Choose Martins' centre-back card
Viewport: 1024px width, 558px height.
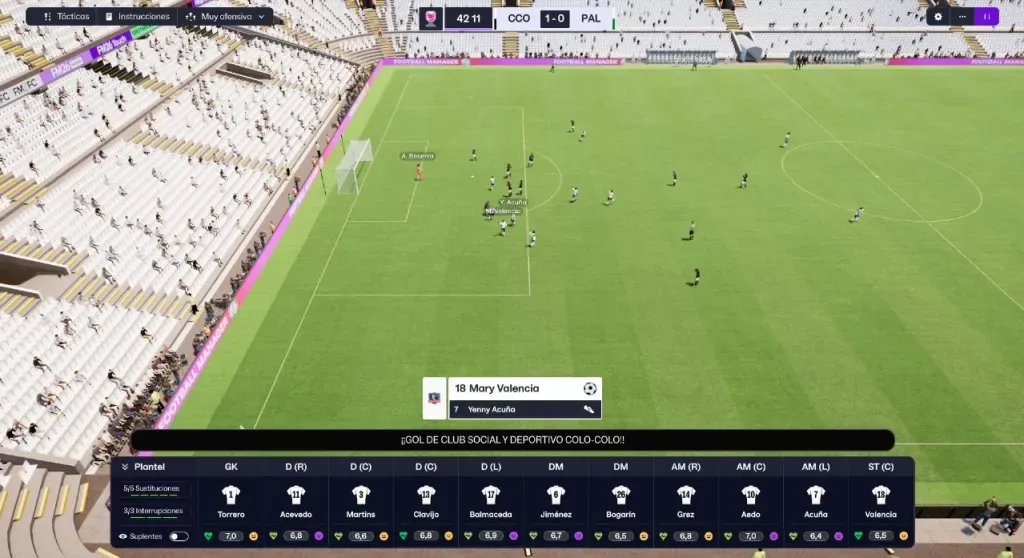[361, 503]
